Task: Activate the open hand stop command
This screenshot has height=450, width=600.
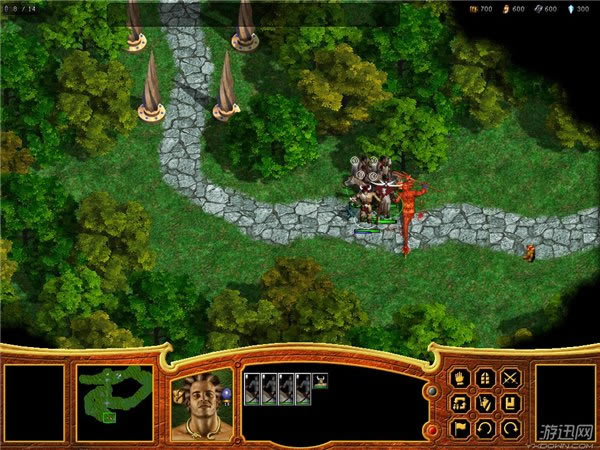Action: pyautogui.click(x=460, y=378)
